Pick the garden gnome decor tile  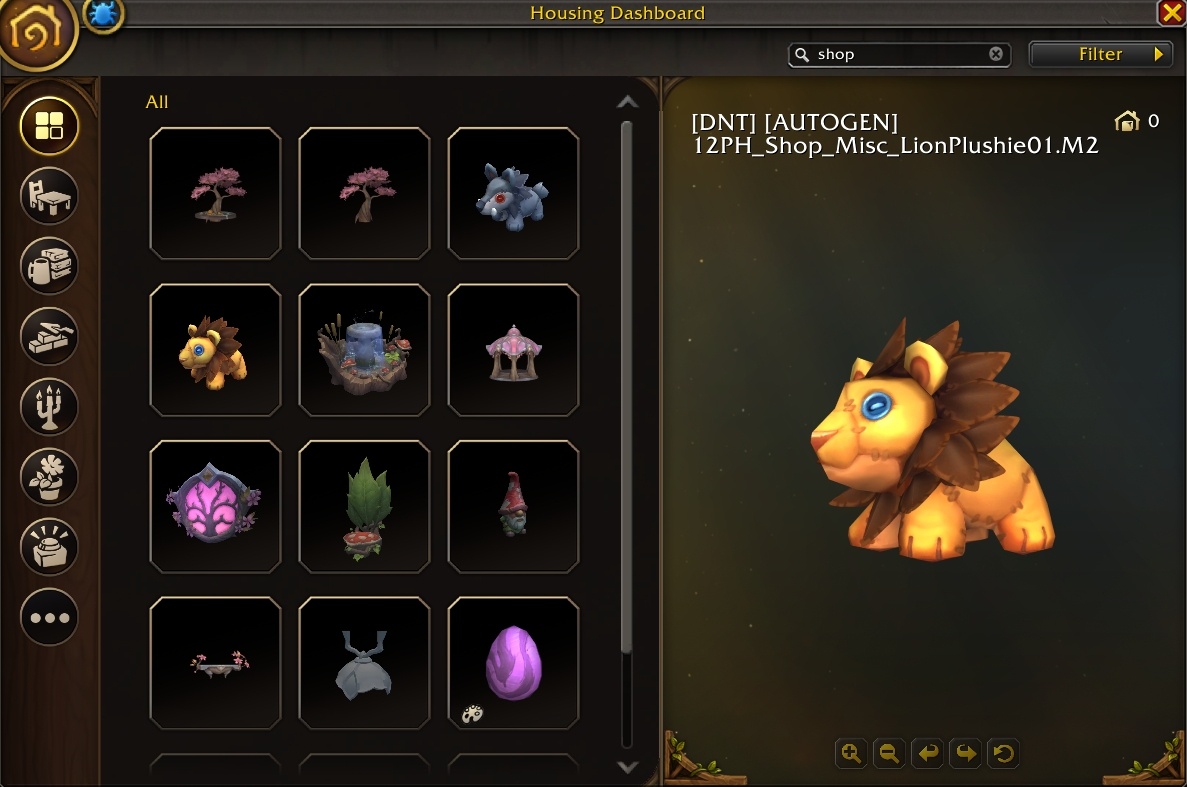tap(513, 507)
